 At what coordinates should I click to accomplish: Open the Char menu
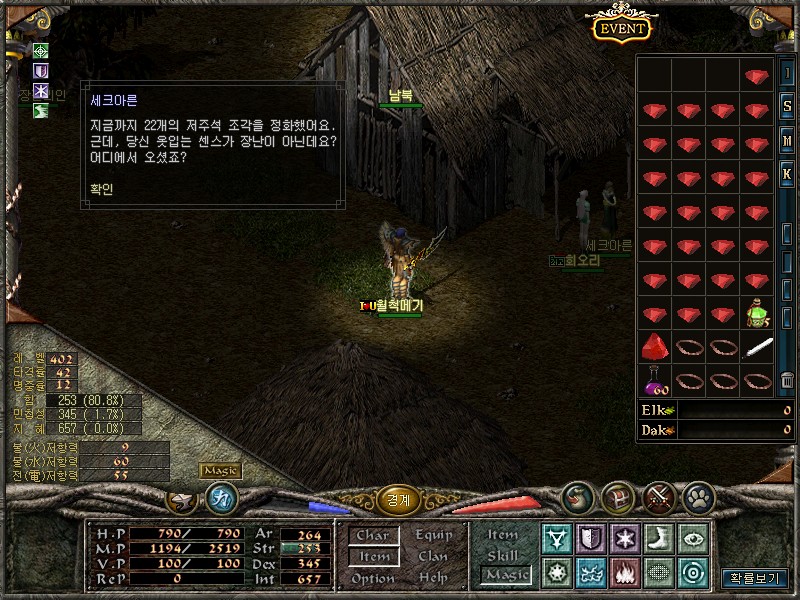(373, 536)
